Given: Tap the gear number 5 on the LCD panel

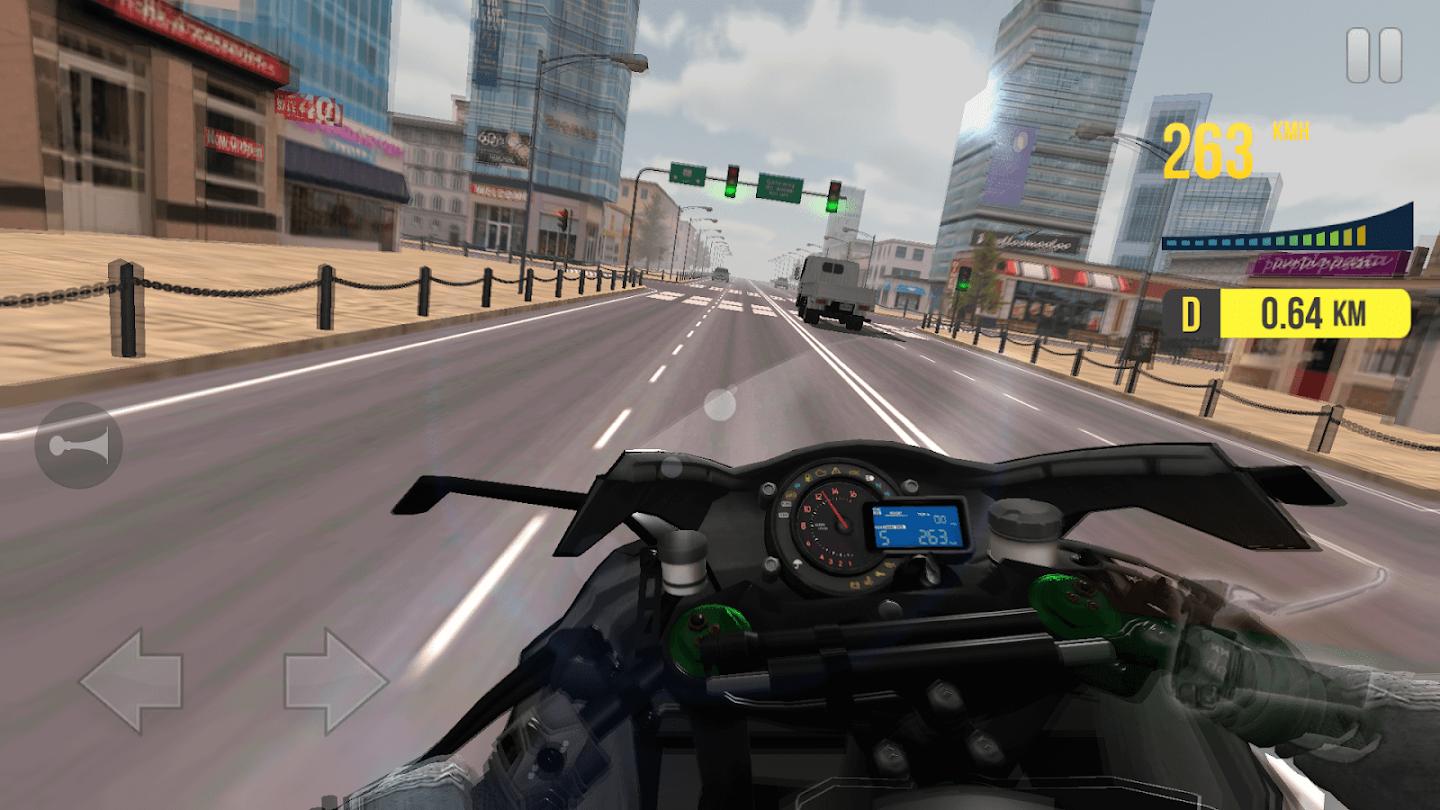Looking at the screenshot, I should 884,536.
